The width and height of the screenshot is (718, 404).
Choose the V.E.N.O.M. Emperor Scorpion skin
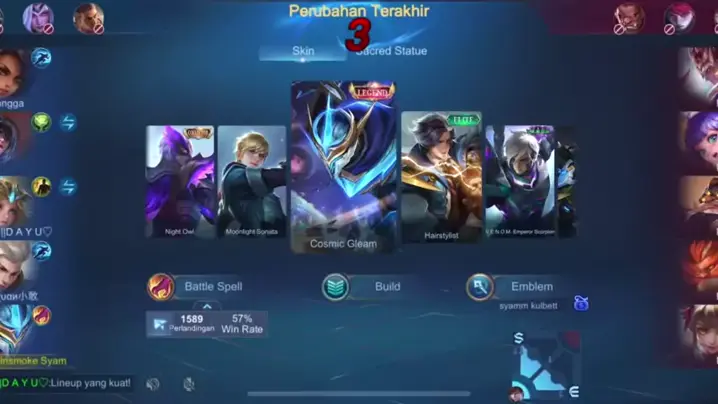pos(519,181)
